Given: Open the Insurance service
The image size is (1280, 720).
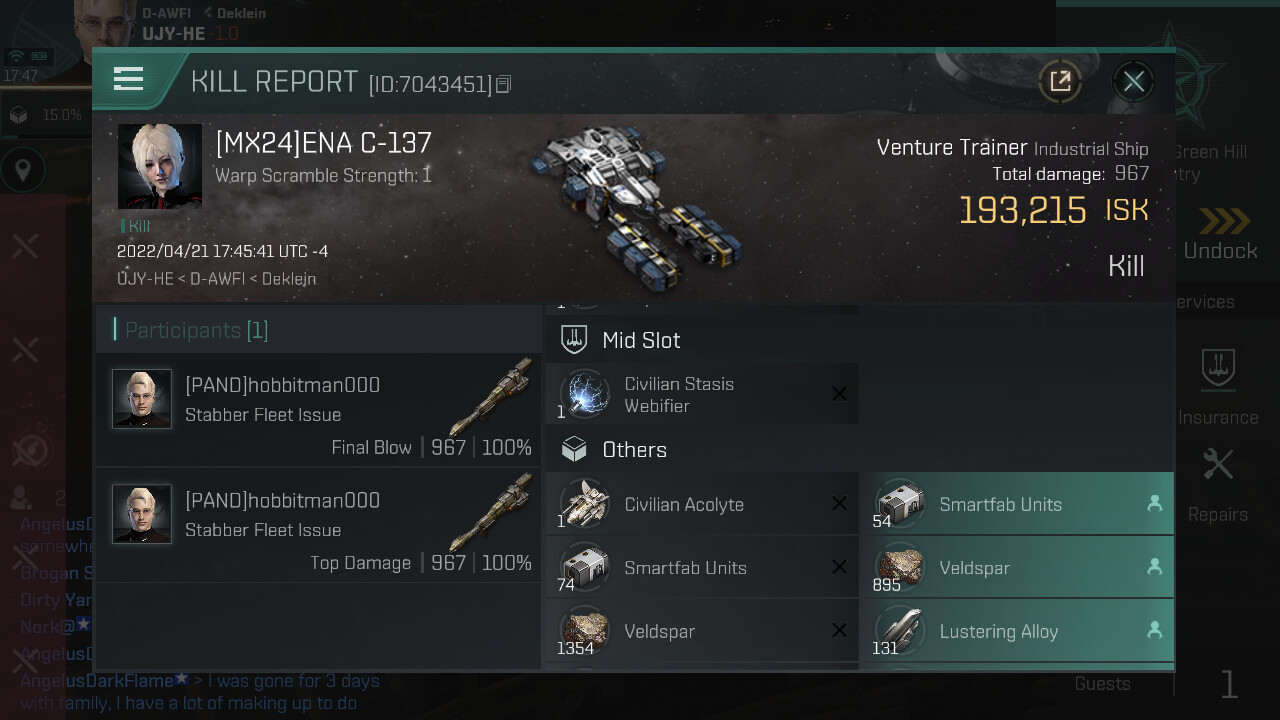Looking at the screenshot, I should (1217, 385).
